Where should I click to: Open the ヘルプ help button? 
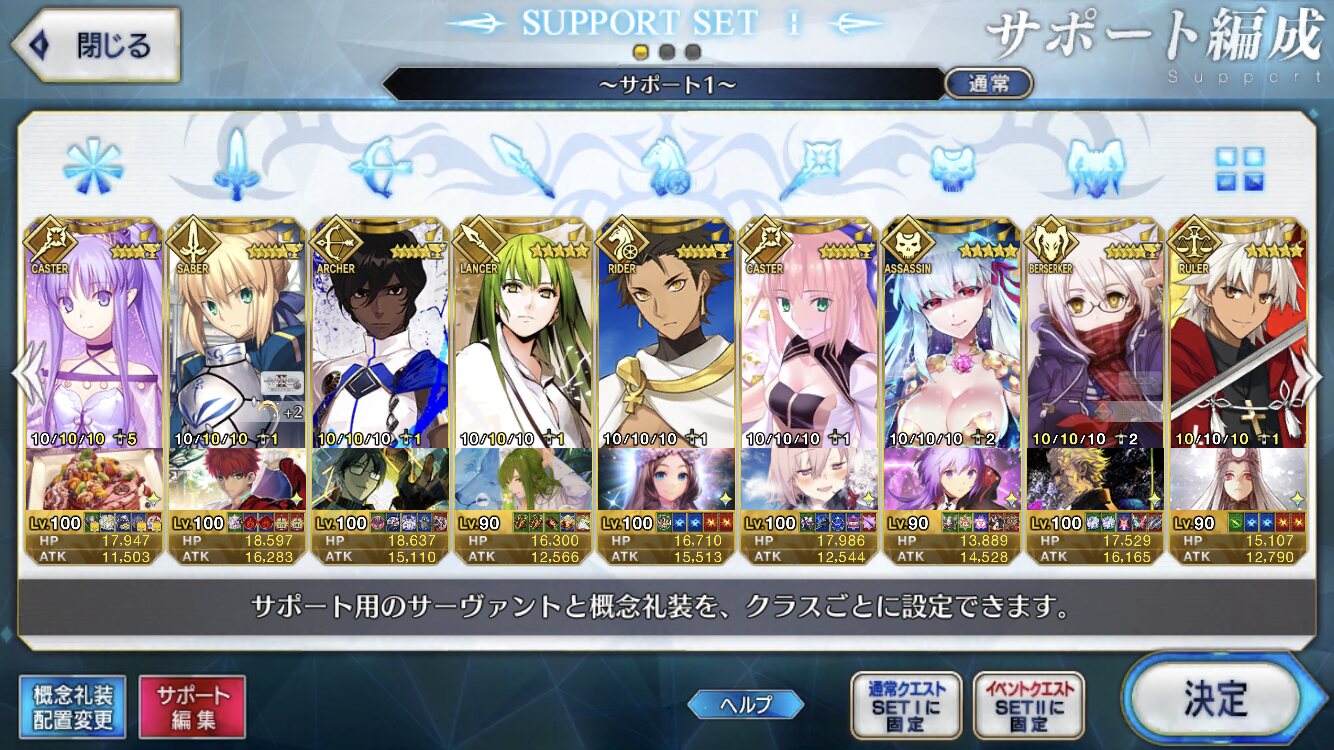coord(746,704)
